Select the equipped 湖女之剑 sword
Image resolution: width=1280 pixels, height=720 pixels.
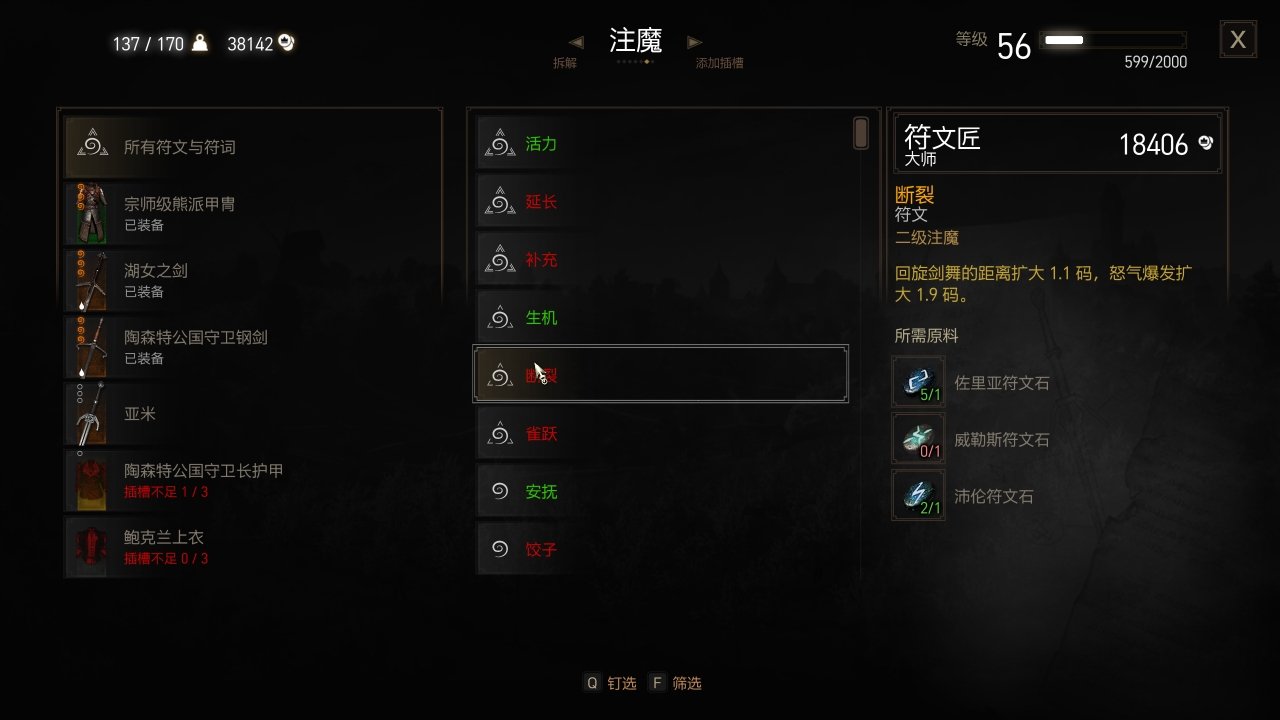pos(90,280)
